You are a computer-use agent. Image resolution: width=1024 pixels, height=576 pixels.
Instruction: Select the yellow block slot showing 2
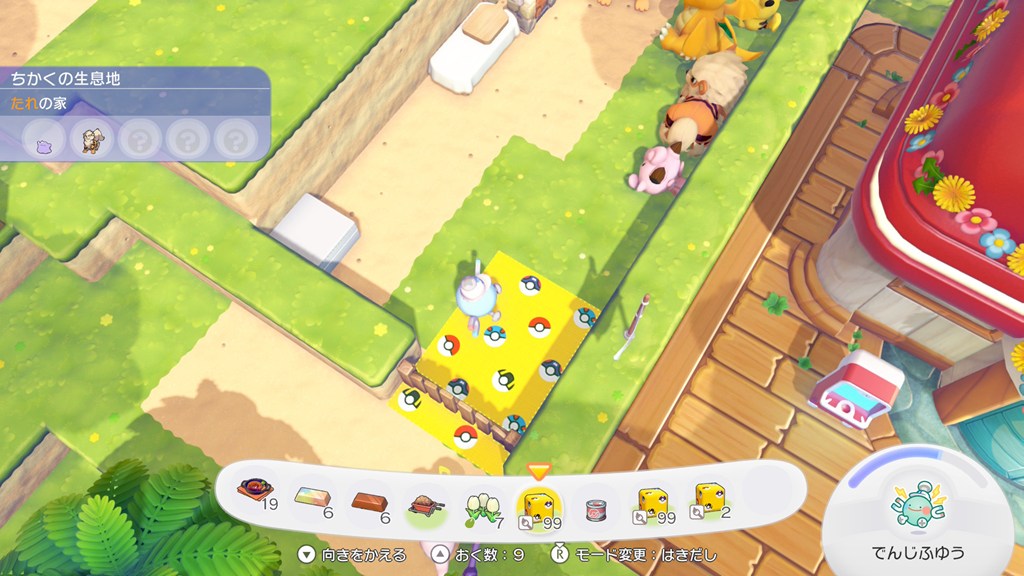click(x=710, y=495)
